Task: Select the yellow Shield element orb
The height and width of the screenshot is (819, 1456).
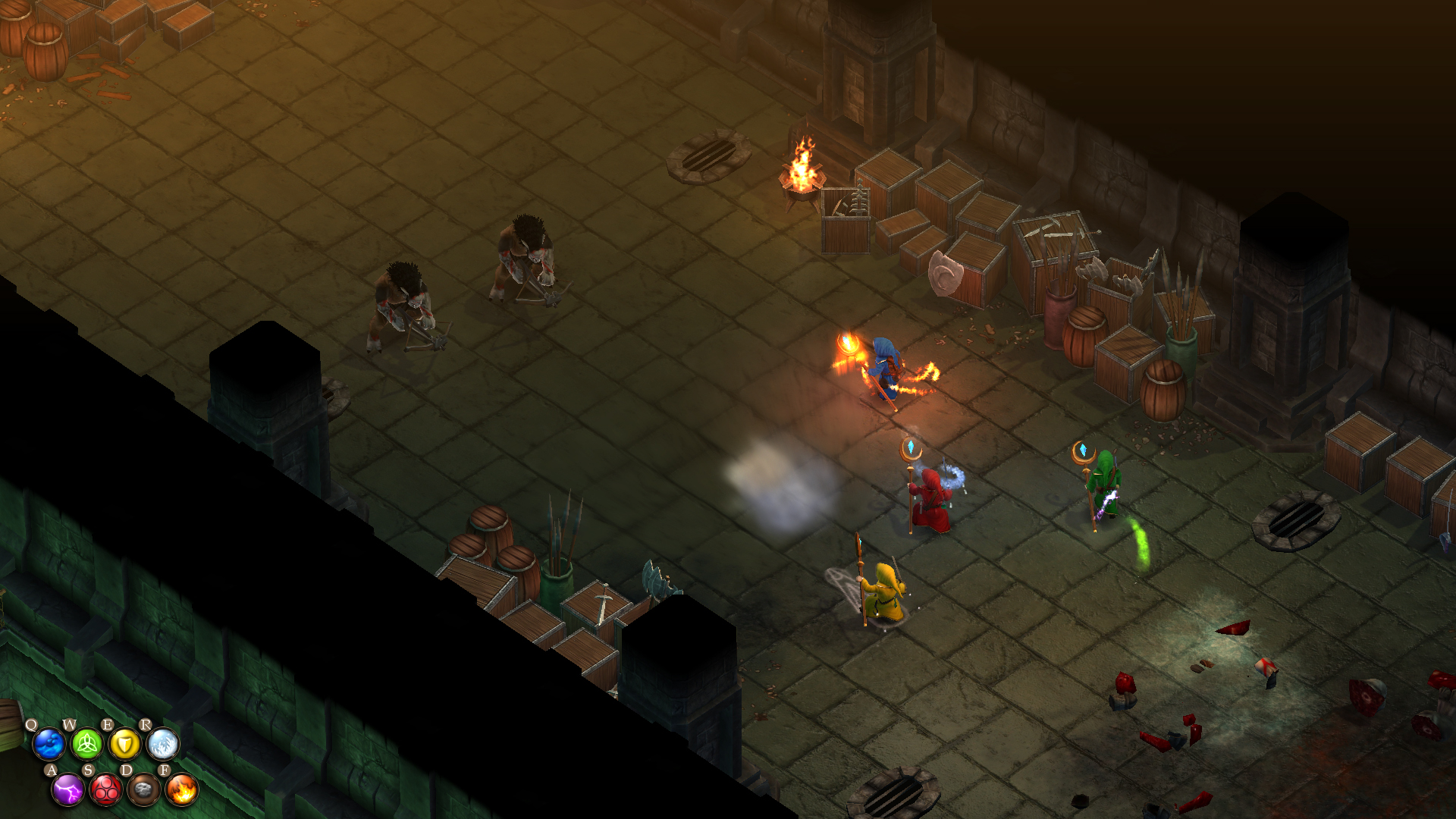Action: click(x=124, y=745)
